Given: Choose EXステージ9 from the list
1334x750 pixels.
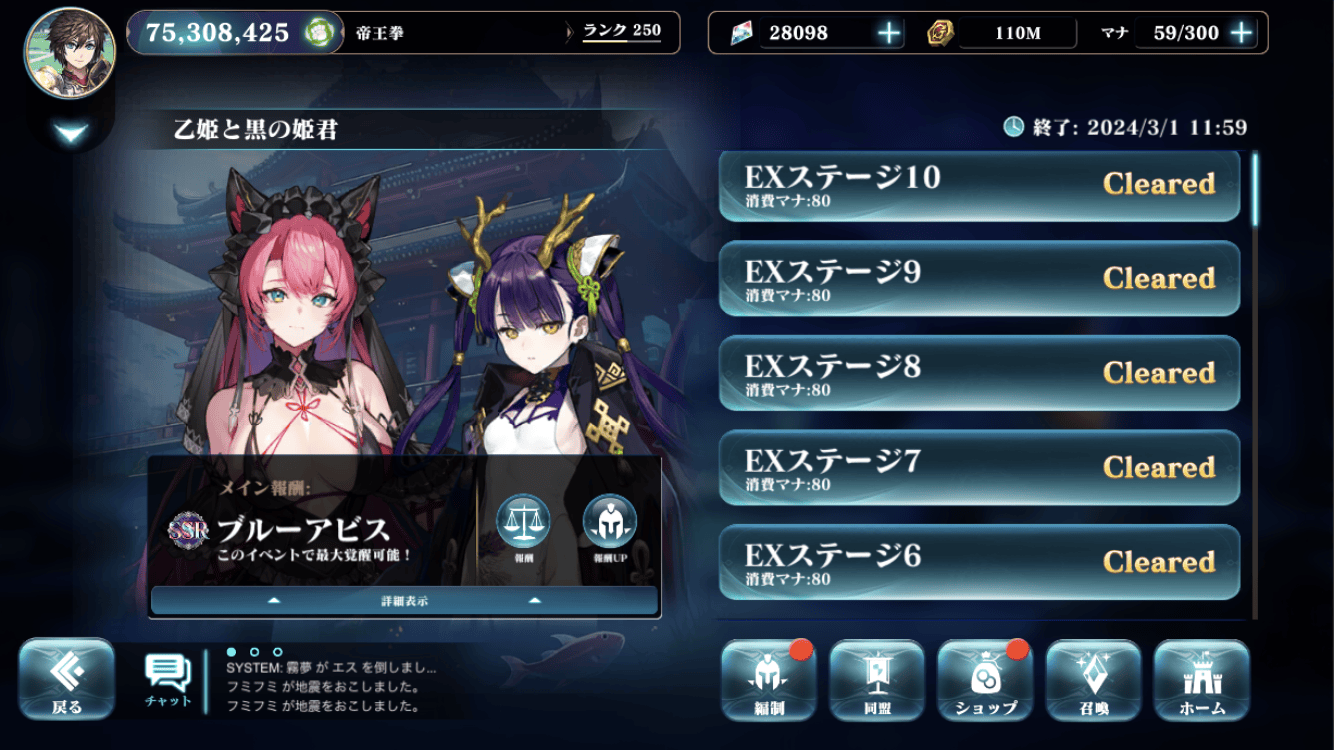Looking at the screenshot, I should [979, 279].
